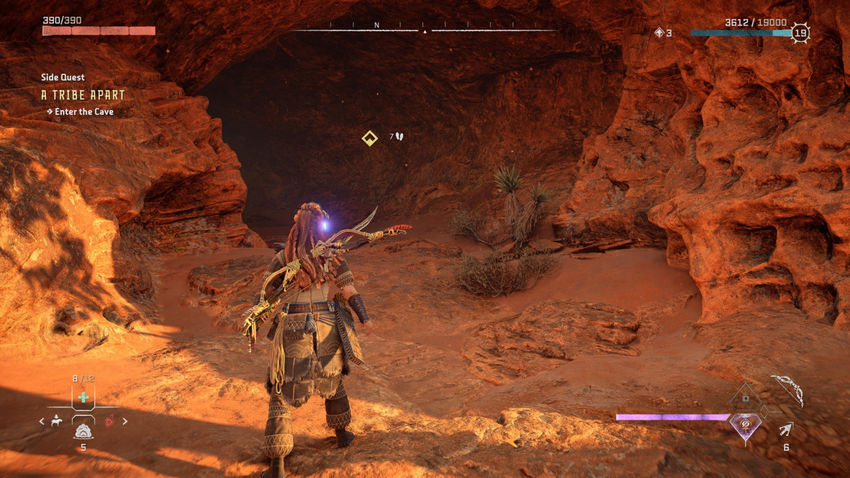The image size is (850, 478).
Task: Click the level 19 badge
Action: coord(799,33)
